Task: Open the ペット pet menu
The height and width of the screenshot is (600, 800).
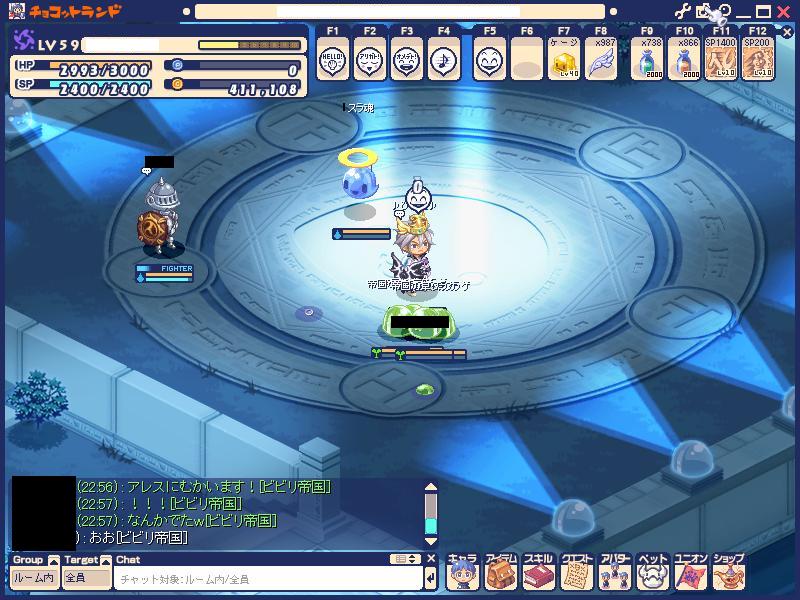Action: 652,574
